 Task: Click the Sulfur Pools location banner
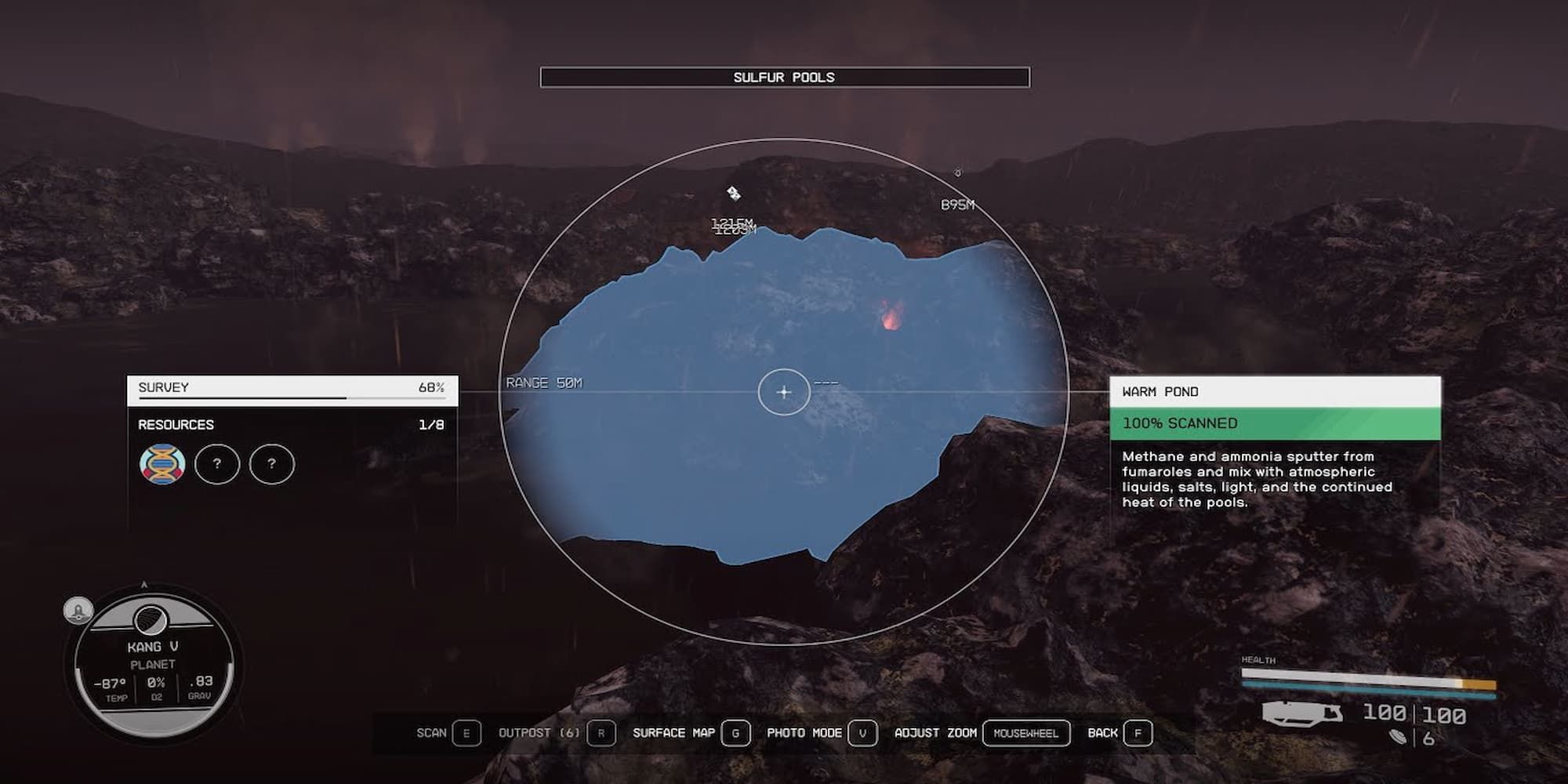point(784,77)
